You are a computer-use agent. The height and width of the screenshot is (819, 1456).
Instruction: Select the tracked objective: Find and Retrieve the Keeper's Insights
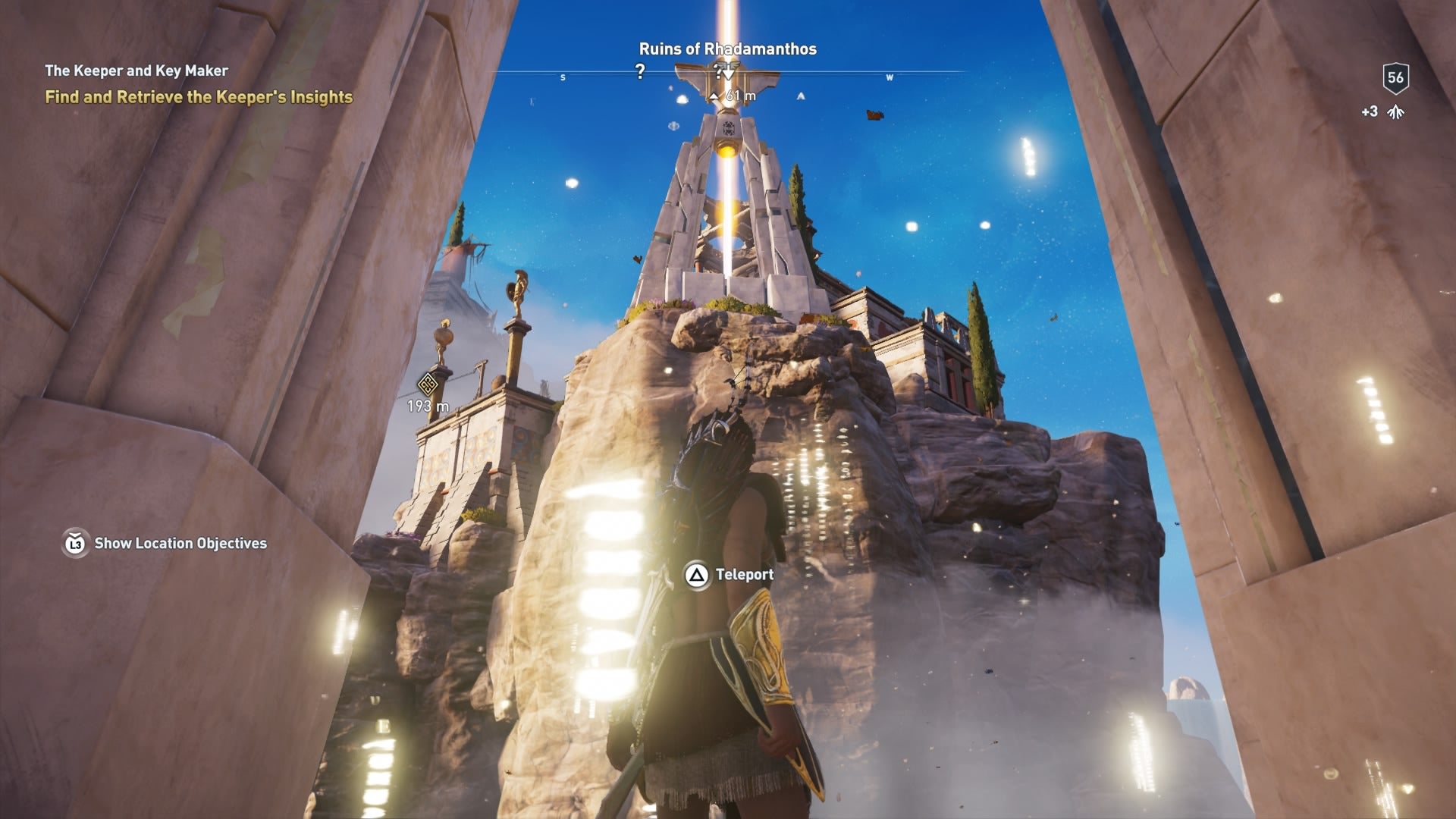(199, 97)
